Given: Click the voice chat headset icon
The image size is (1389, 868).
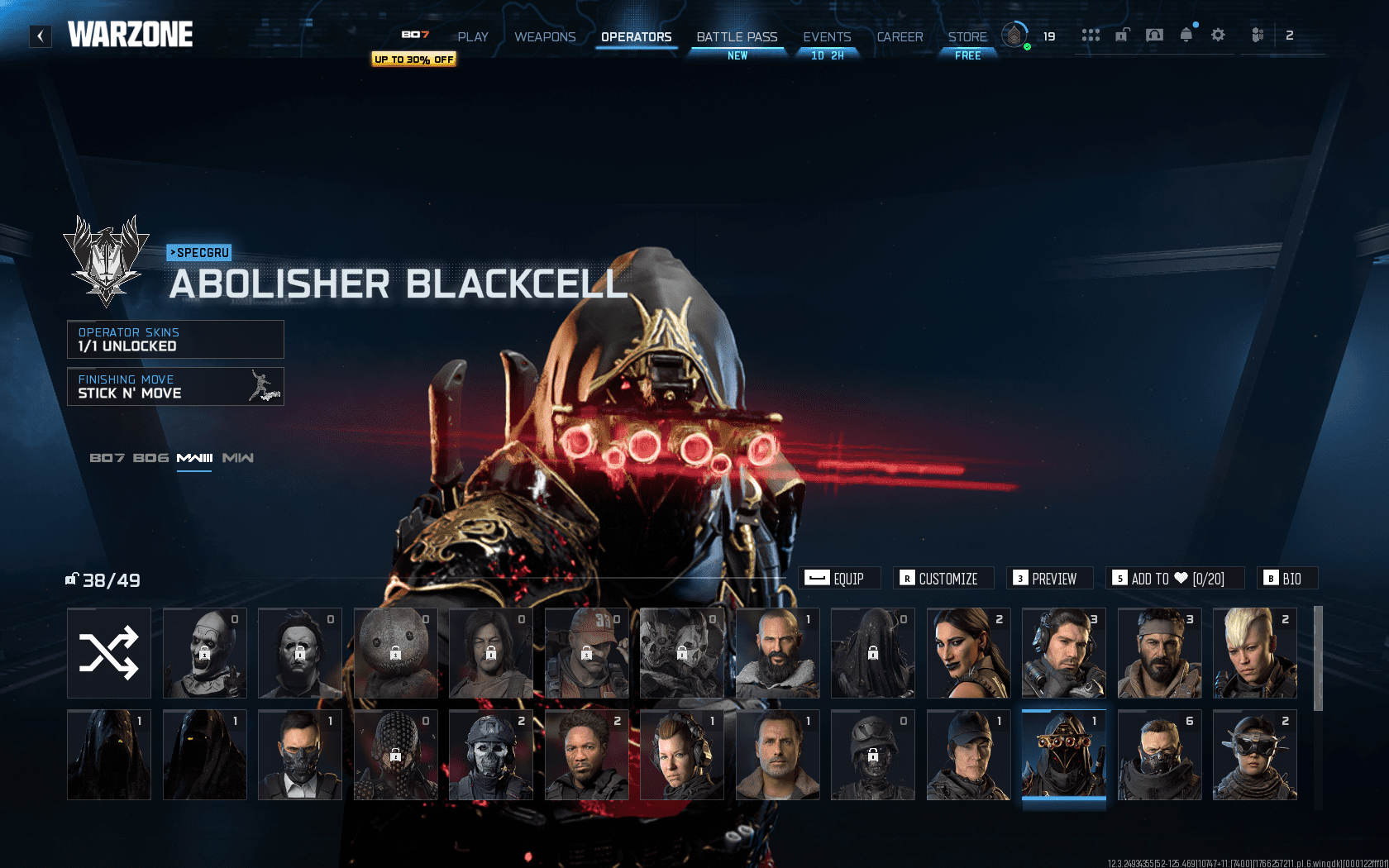Looking at the screenshot, I should [1153, 35].
